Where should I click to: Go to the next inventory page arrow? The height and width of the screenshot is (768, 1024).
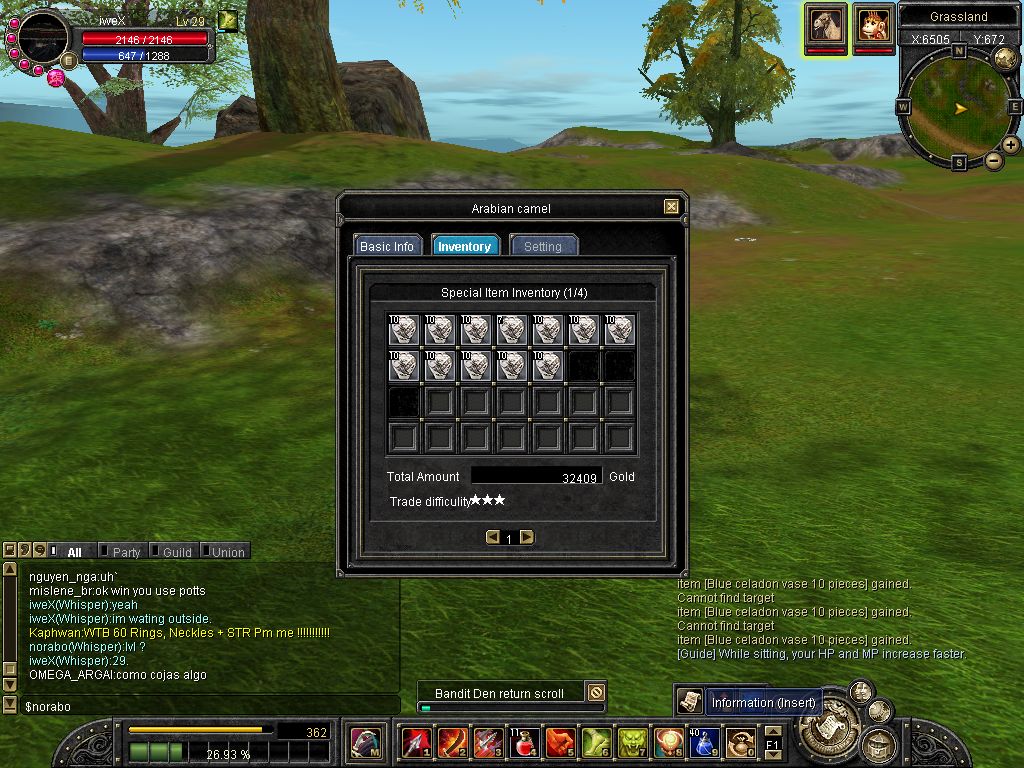(527, 538)
